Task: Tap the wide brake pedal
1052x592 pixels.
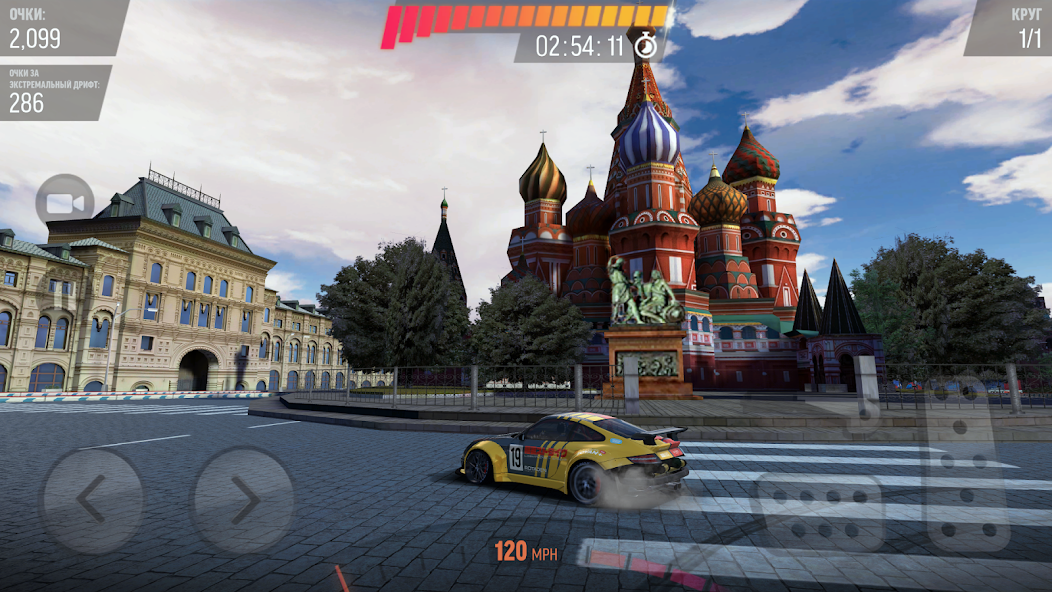Action: tap(819, 511)
